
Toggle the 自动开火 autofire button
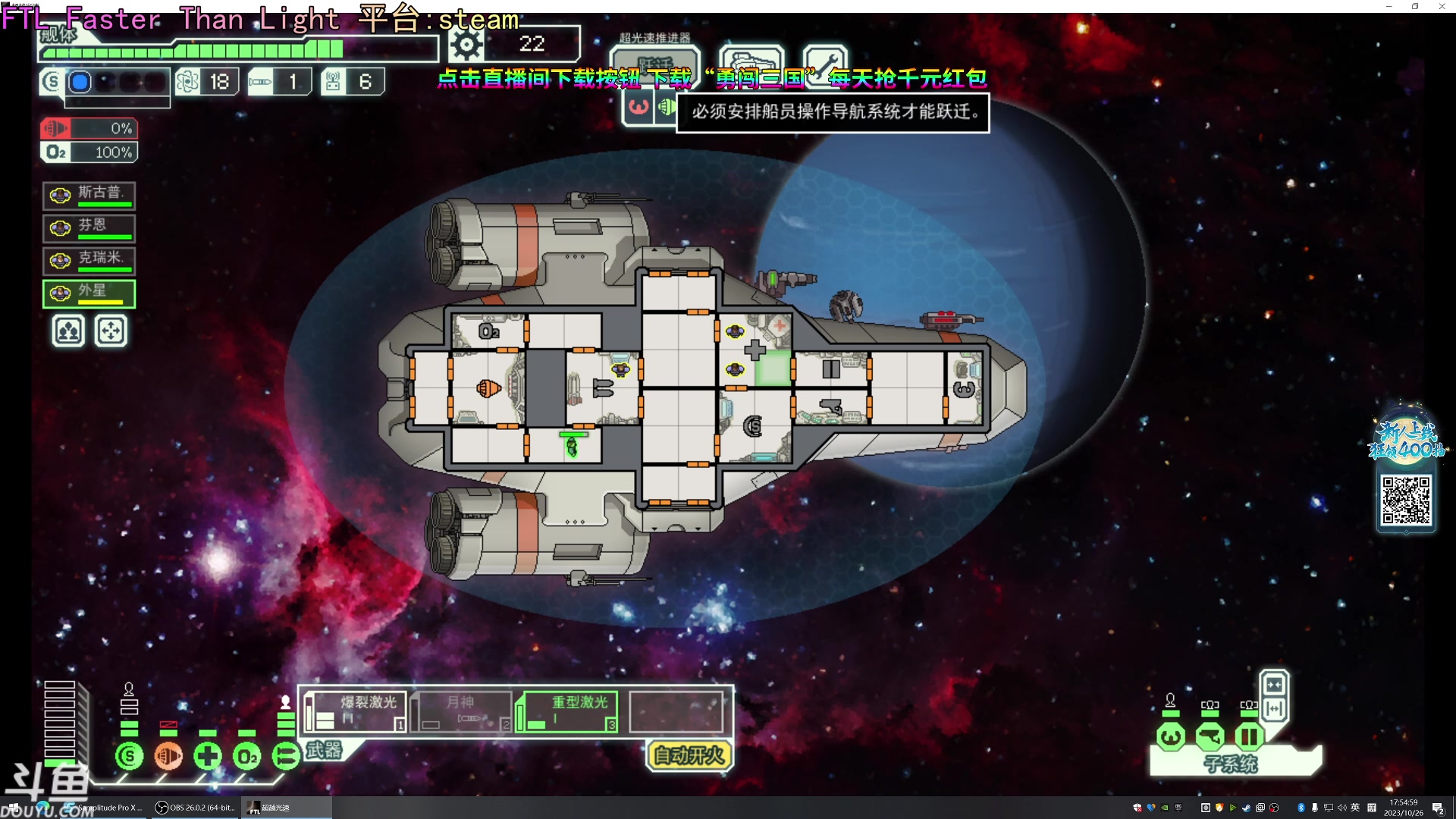click(x=689, y=755)
